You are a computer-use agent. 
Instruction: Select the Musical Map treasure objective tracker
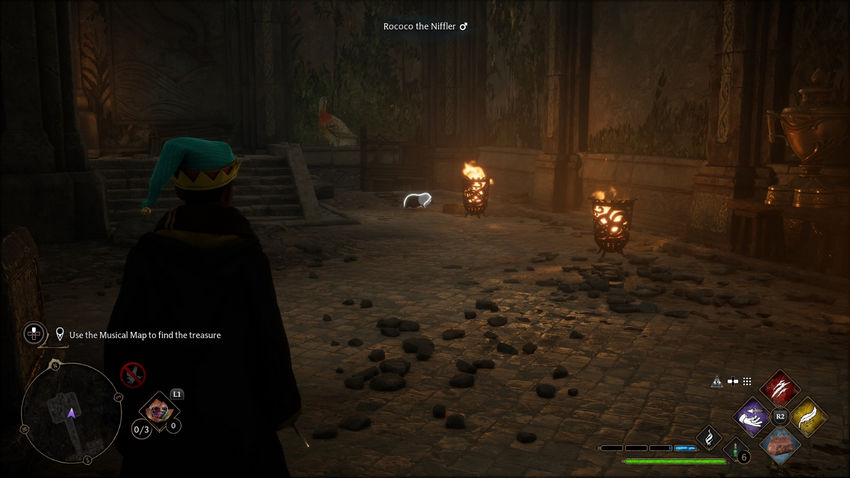click(x=138, y=334)
